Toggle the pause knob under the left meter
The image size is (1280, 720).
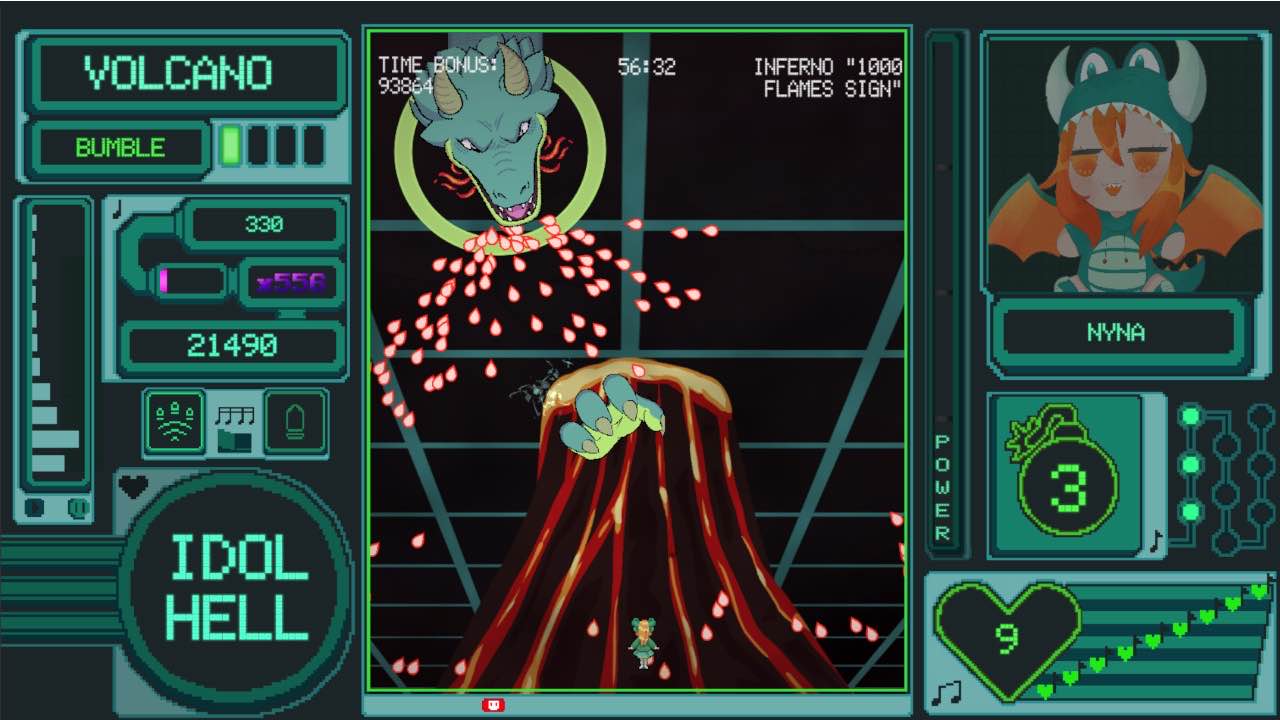(78, 508)
